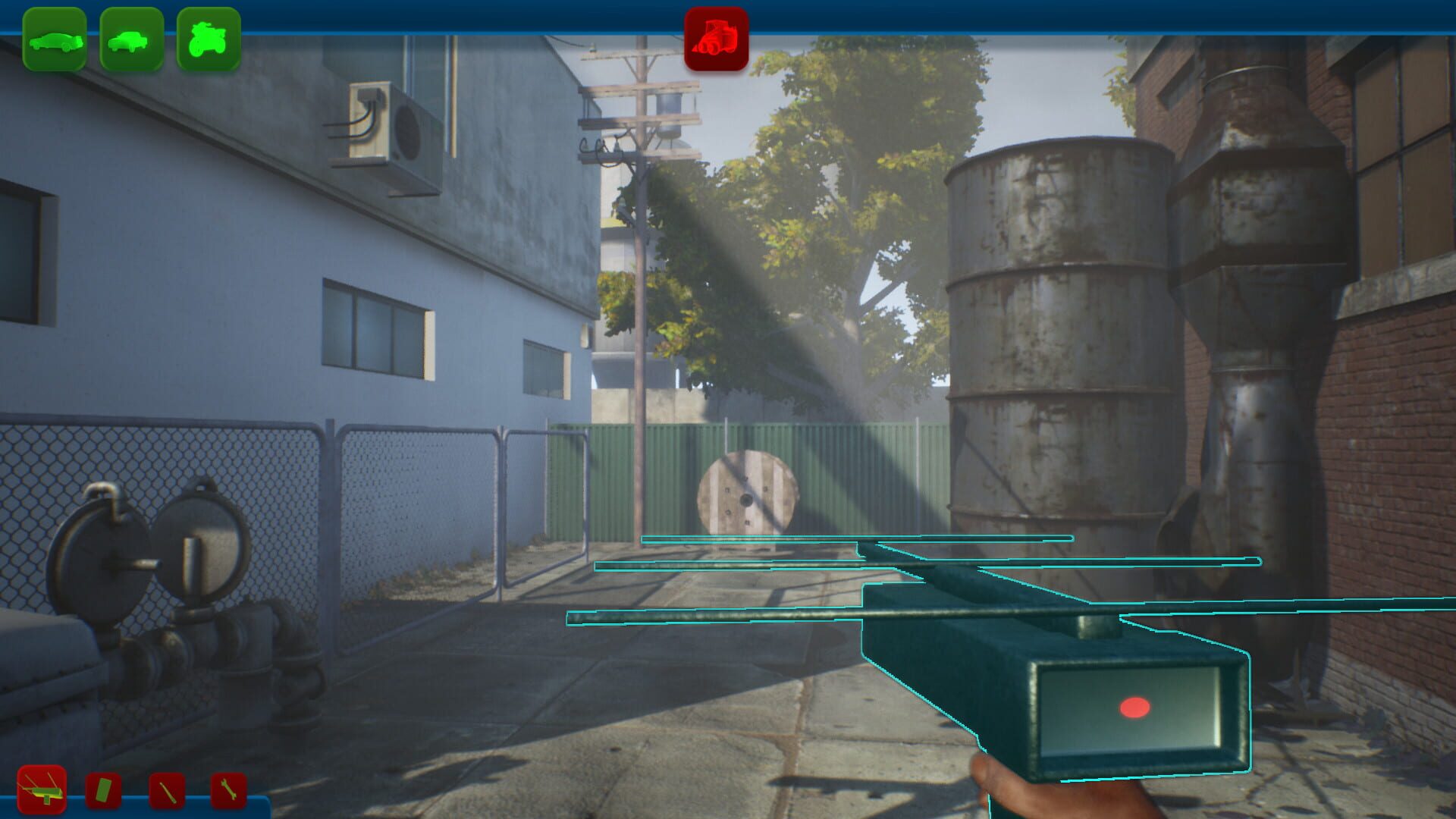The width and height of the screenshot is (1456, 819).
Task: Click the red dot on the scanner screen
Action: point(1134,707)
